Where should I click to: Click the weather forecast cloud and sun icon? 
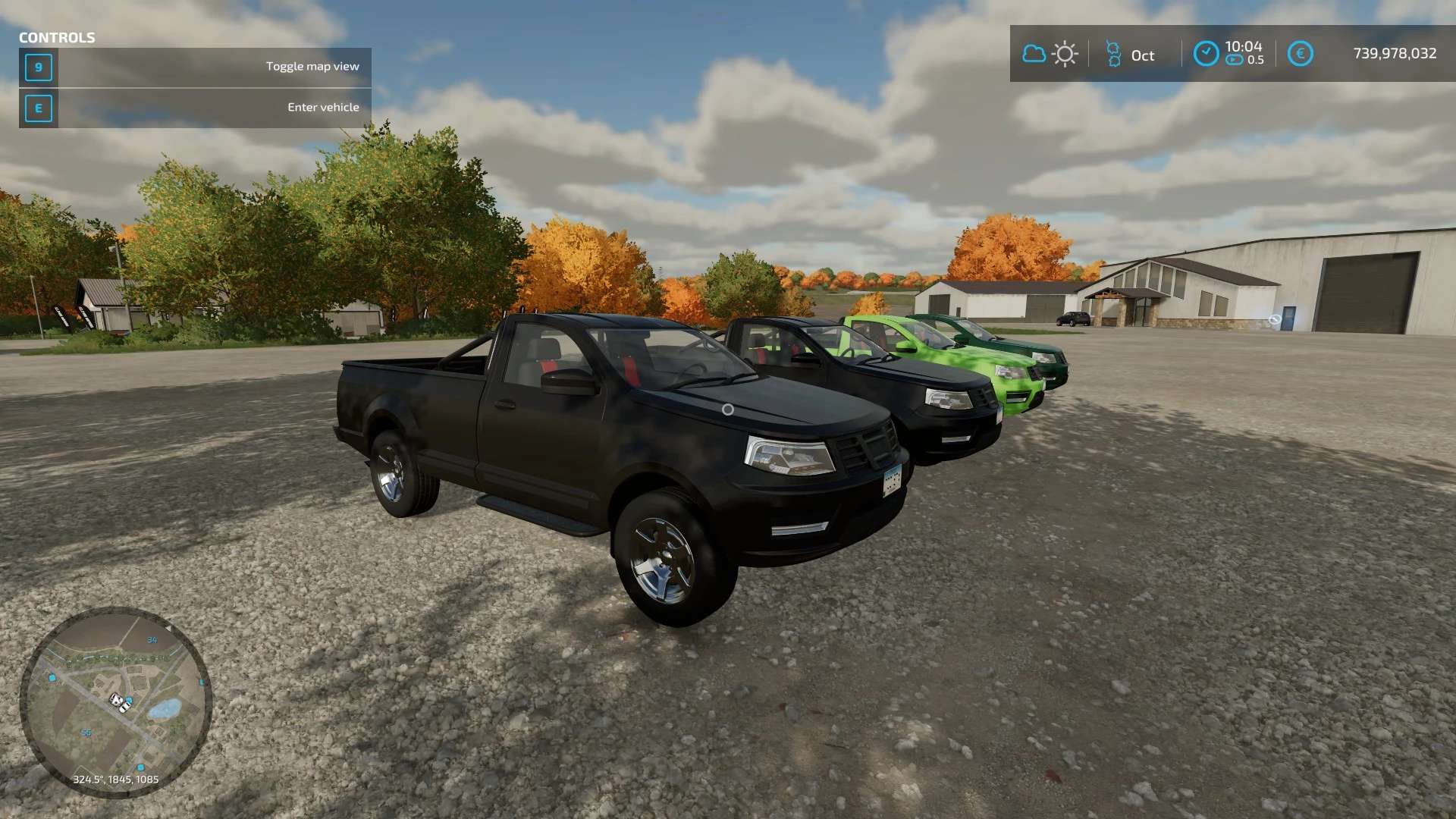pyautogui.click(x=1050, y=54)
